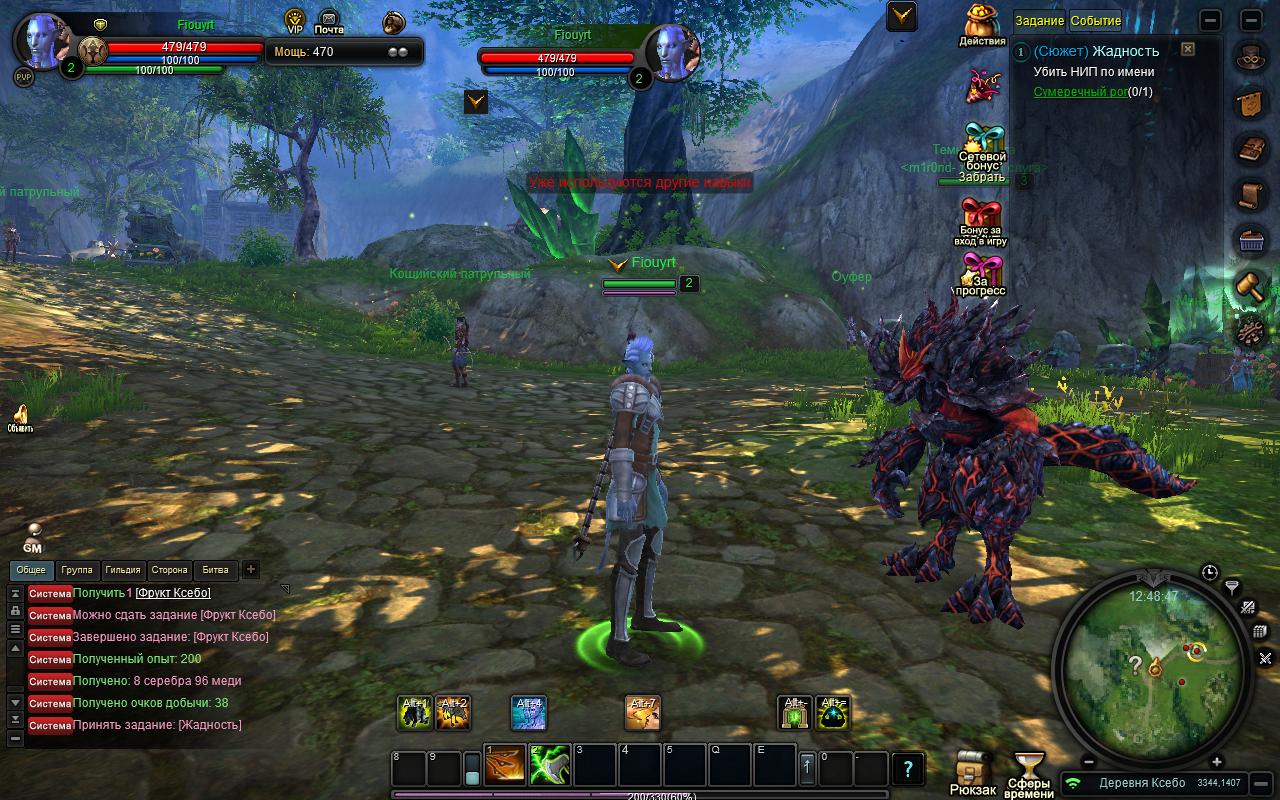Click the quest question mark on the minimap

[1135, 663]
